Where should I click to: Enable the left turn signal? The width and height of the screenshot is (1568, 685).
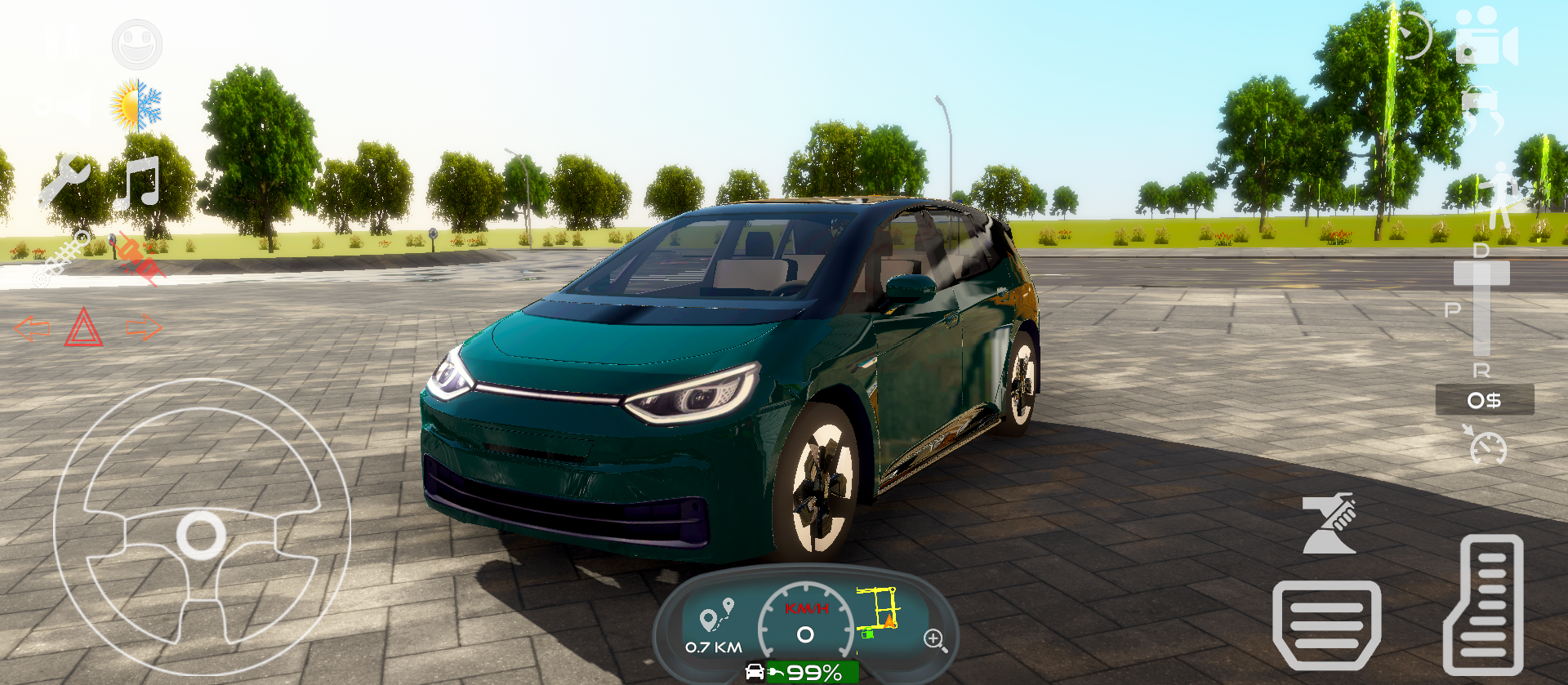pyautogui.click(x=31, y=330)
